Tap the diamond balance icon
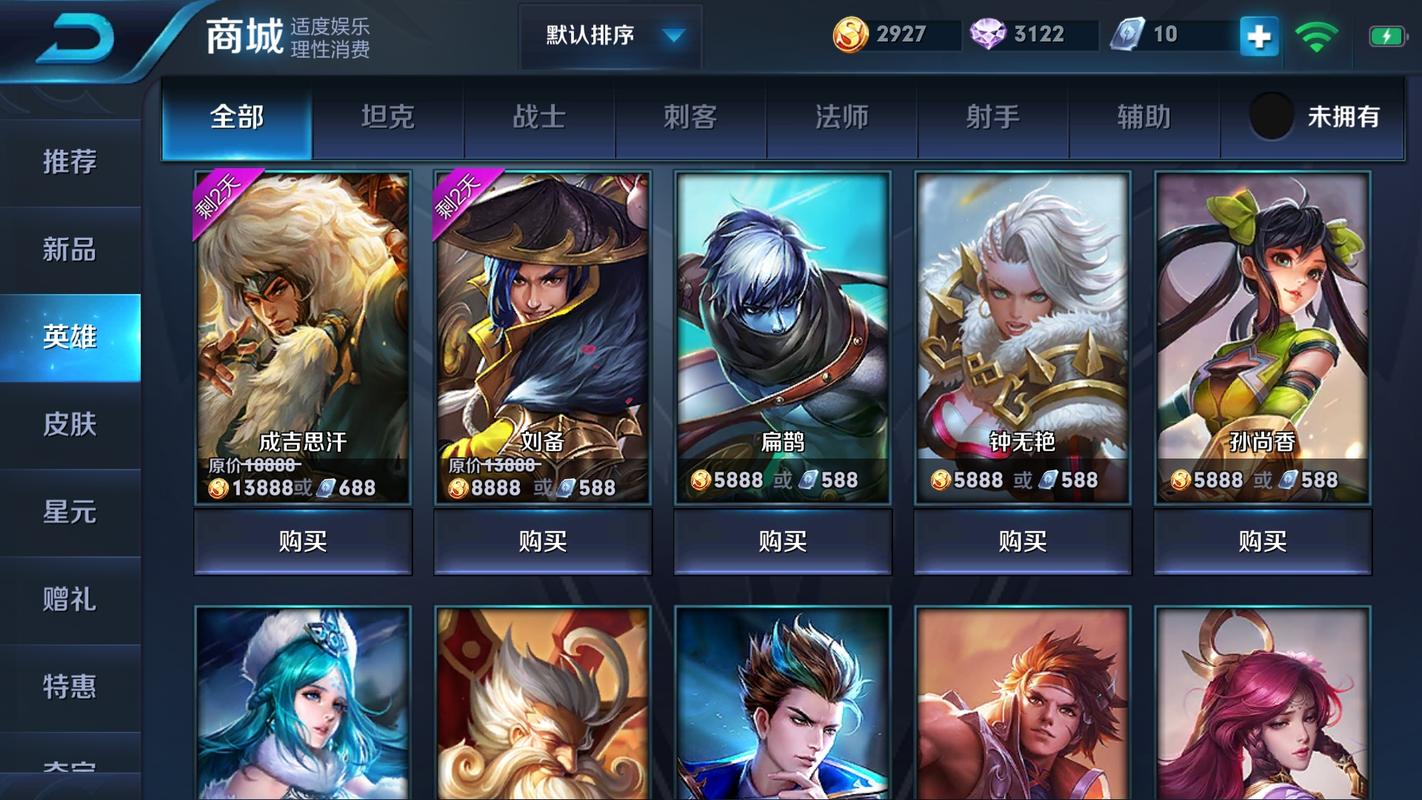This screenshot has height=800, width=1422. tap(986, 33)
